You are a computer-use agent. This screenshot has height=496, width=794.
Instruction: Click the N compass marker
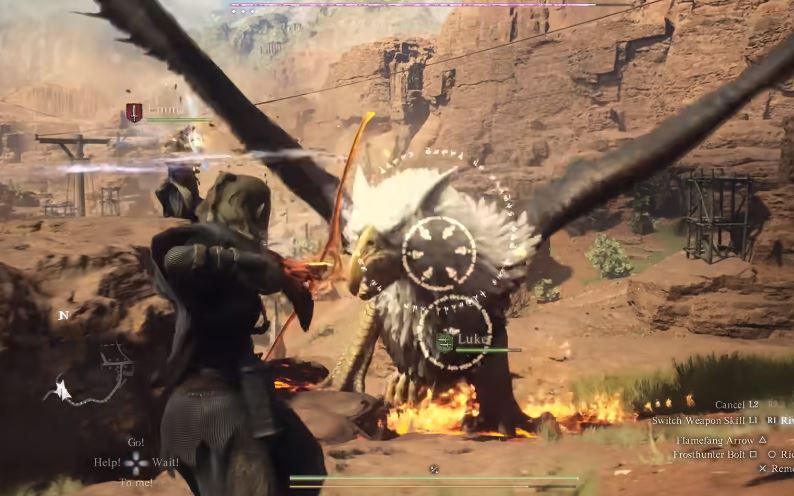point(63,314)
